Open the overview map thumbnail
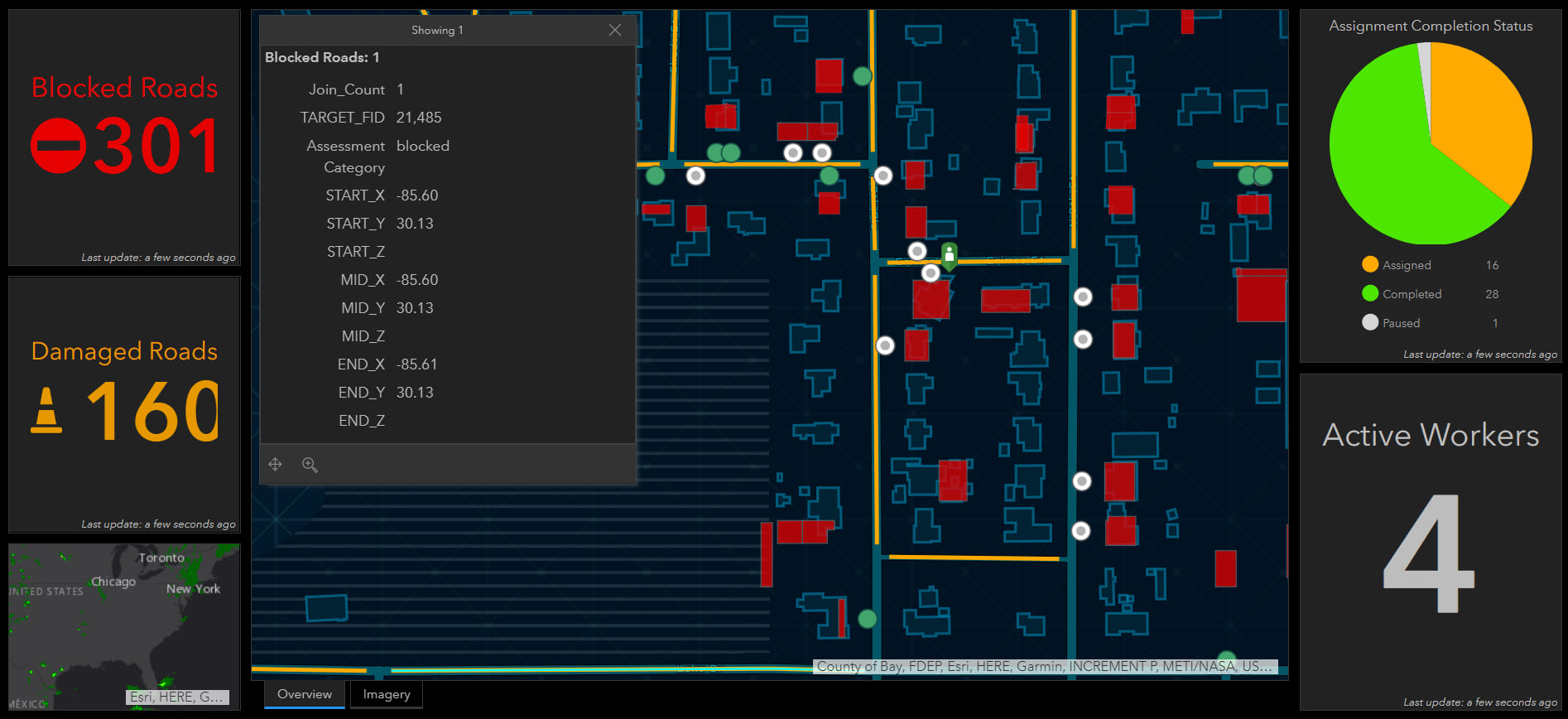The image size is (1568, 719). (x=124, y=626)
